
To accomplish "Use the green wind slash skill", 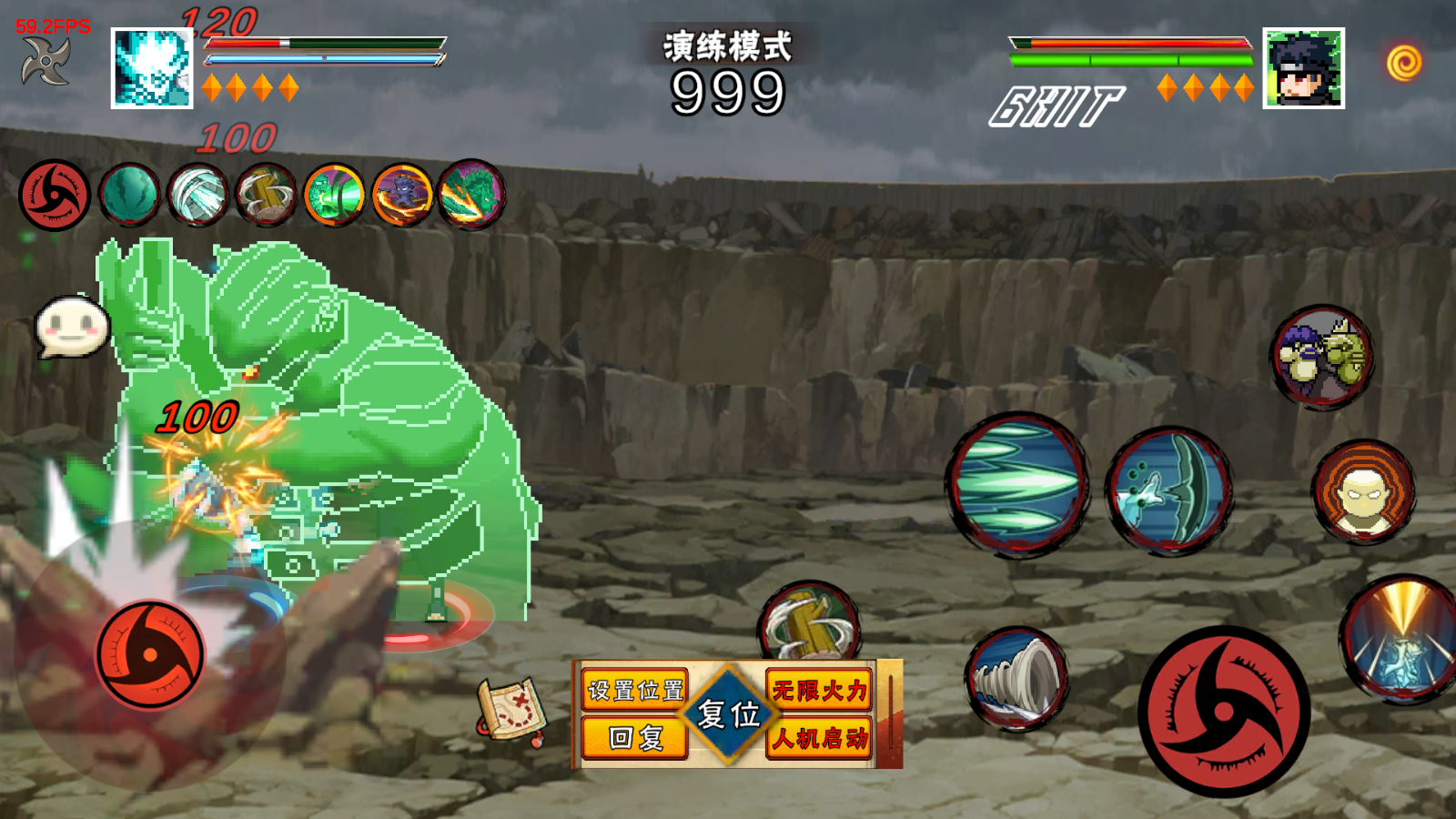I will point(1017,483).
